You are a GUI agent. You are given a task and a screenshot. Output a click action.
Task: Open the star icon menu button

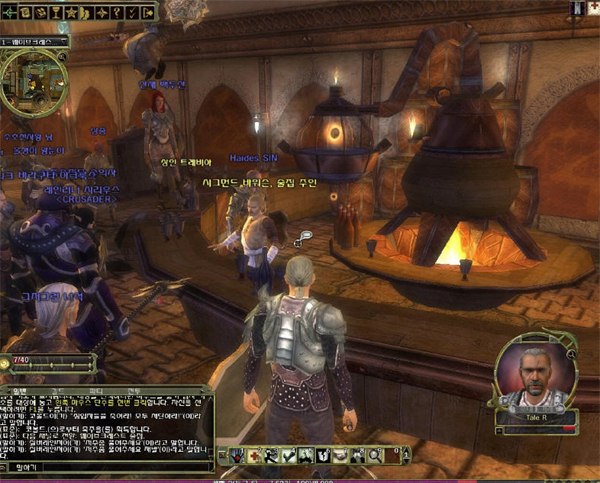tap(69, 12)
